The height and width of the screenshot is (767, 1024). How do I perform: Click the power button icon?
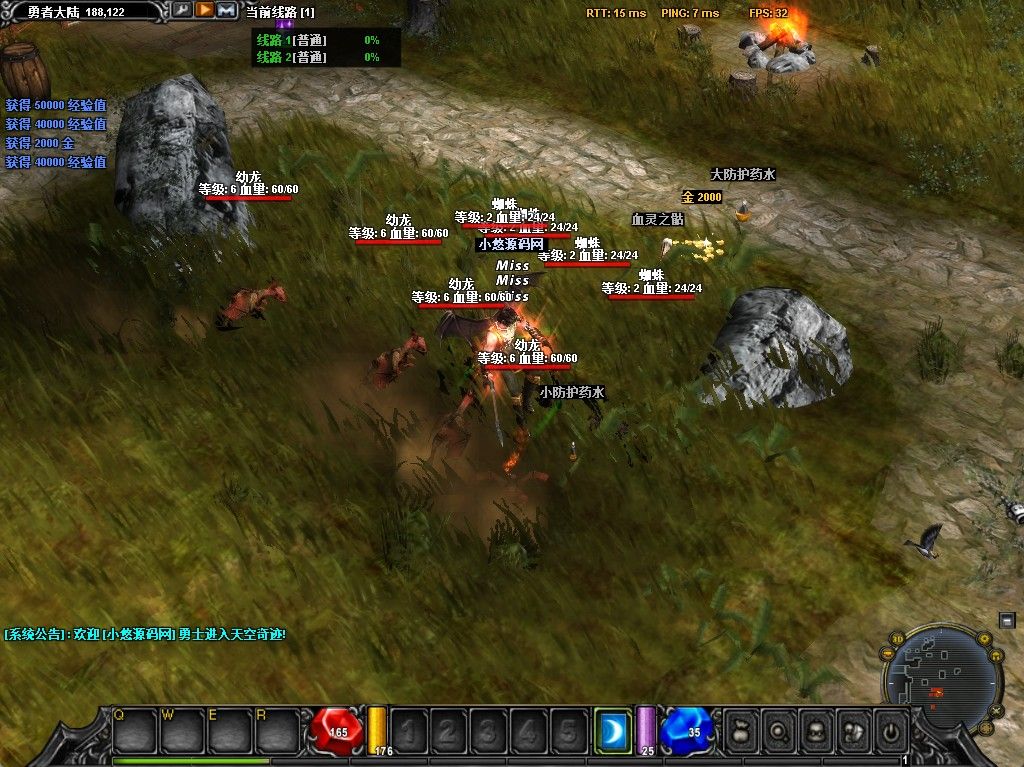click(889, 731)
